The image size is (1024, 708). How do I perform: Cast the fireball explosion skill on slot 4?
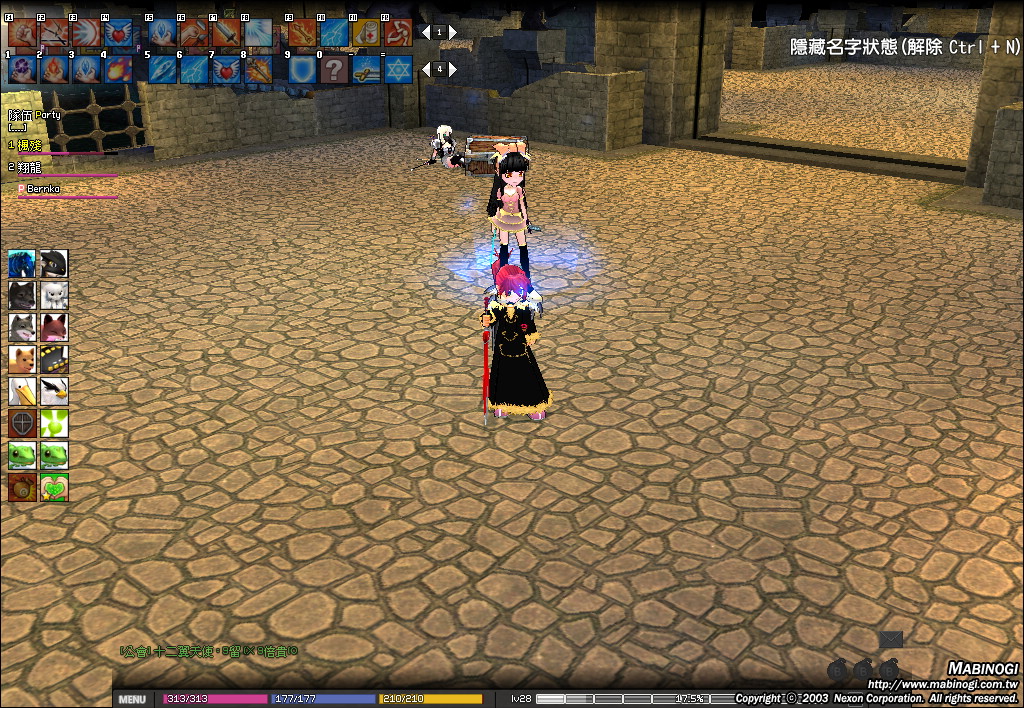(x=117, y=69)
